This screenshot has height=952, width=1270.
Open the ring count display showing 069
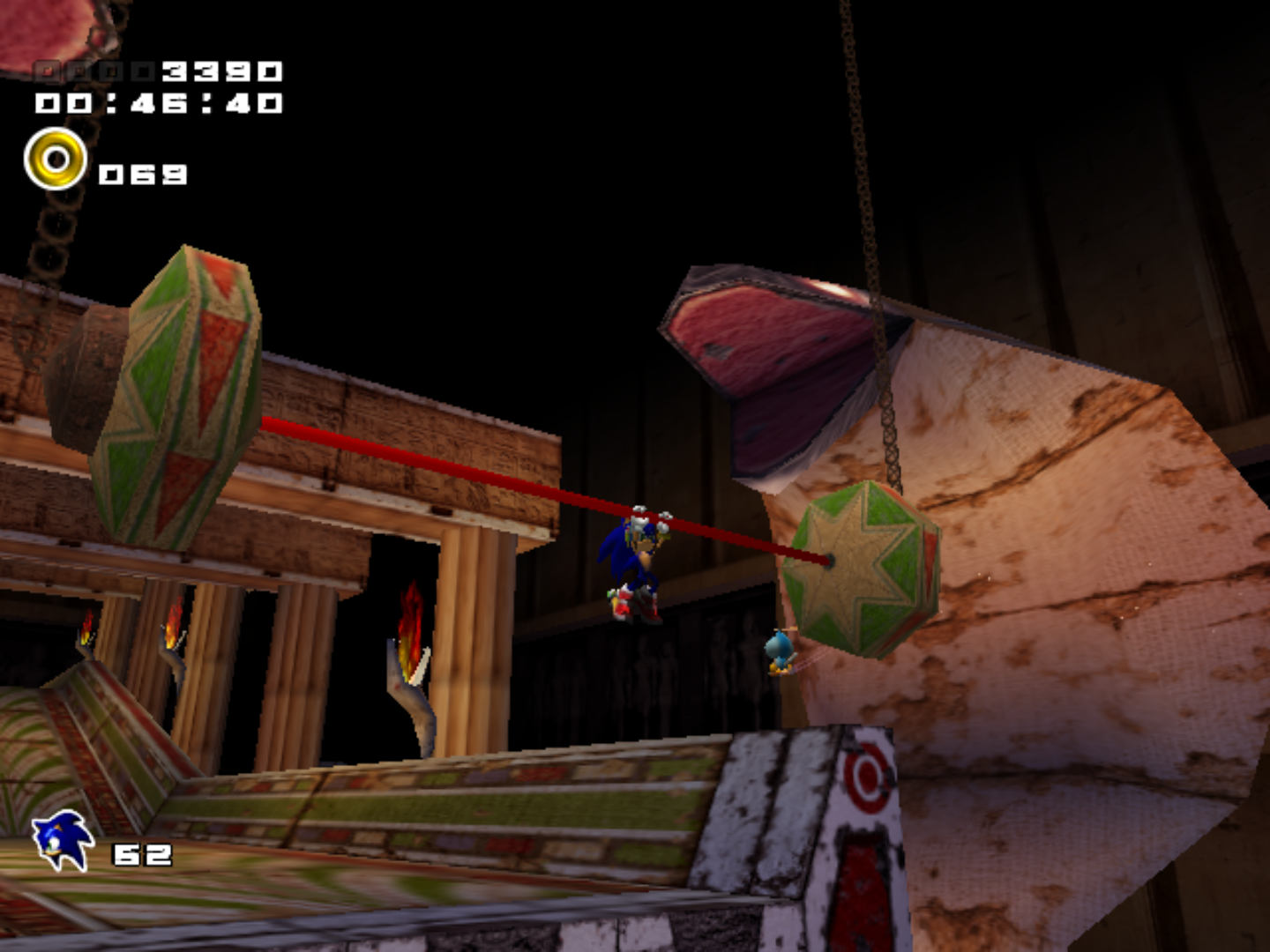[144, 173]
